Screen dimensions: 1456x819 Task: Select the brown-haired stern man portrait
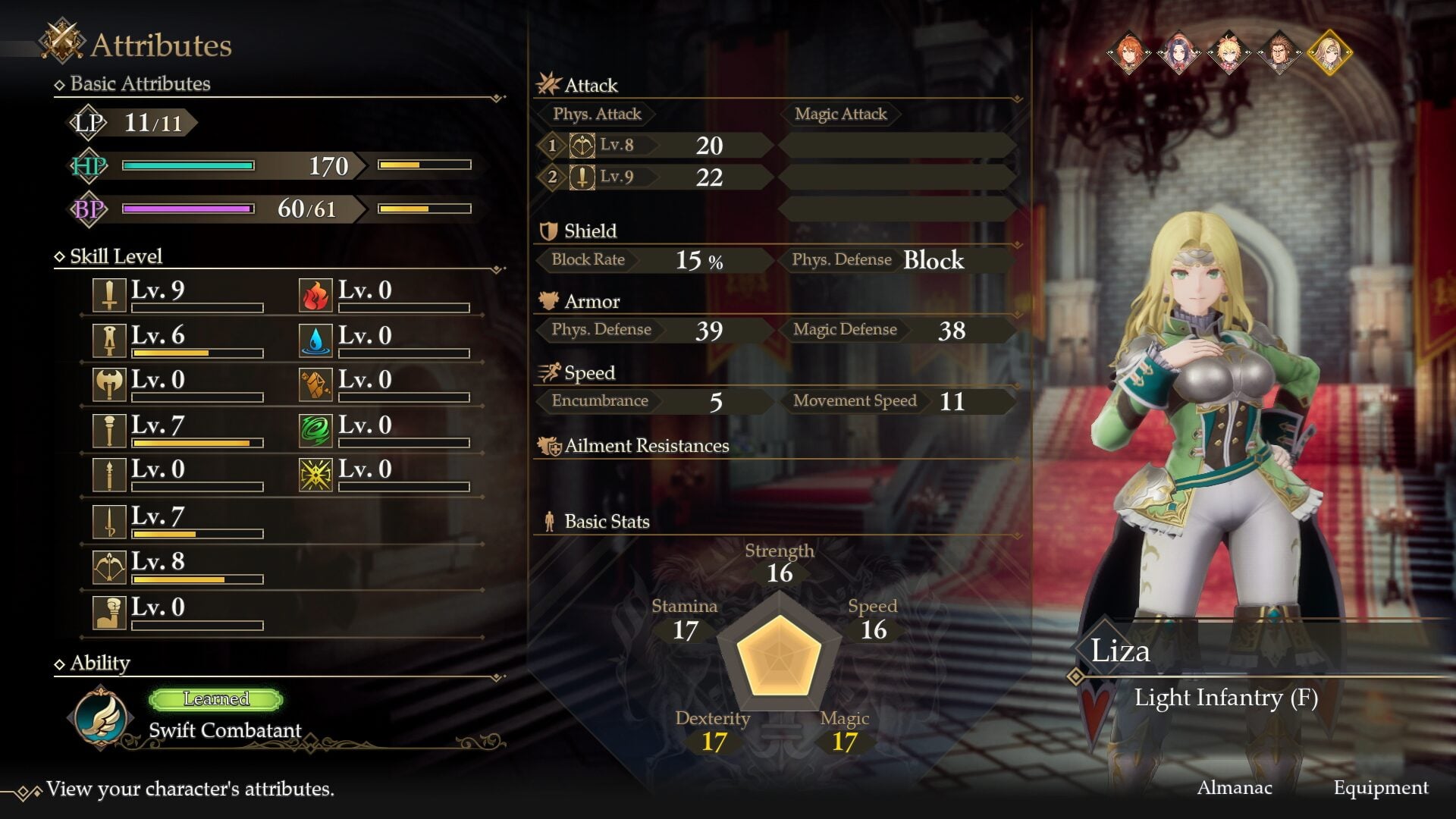coord(1279,52)
